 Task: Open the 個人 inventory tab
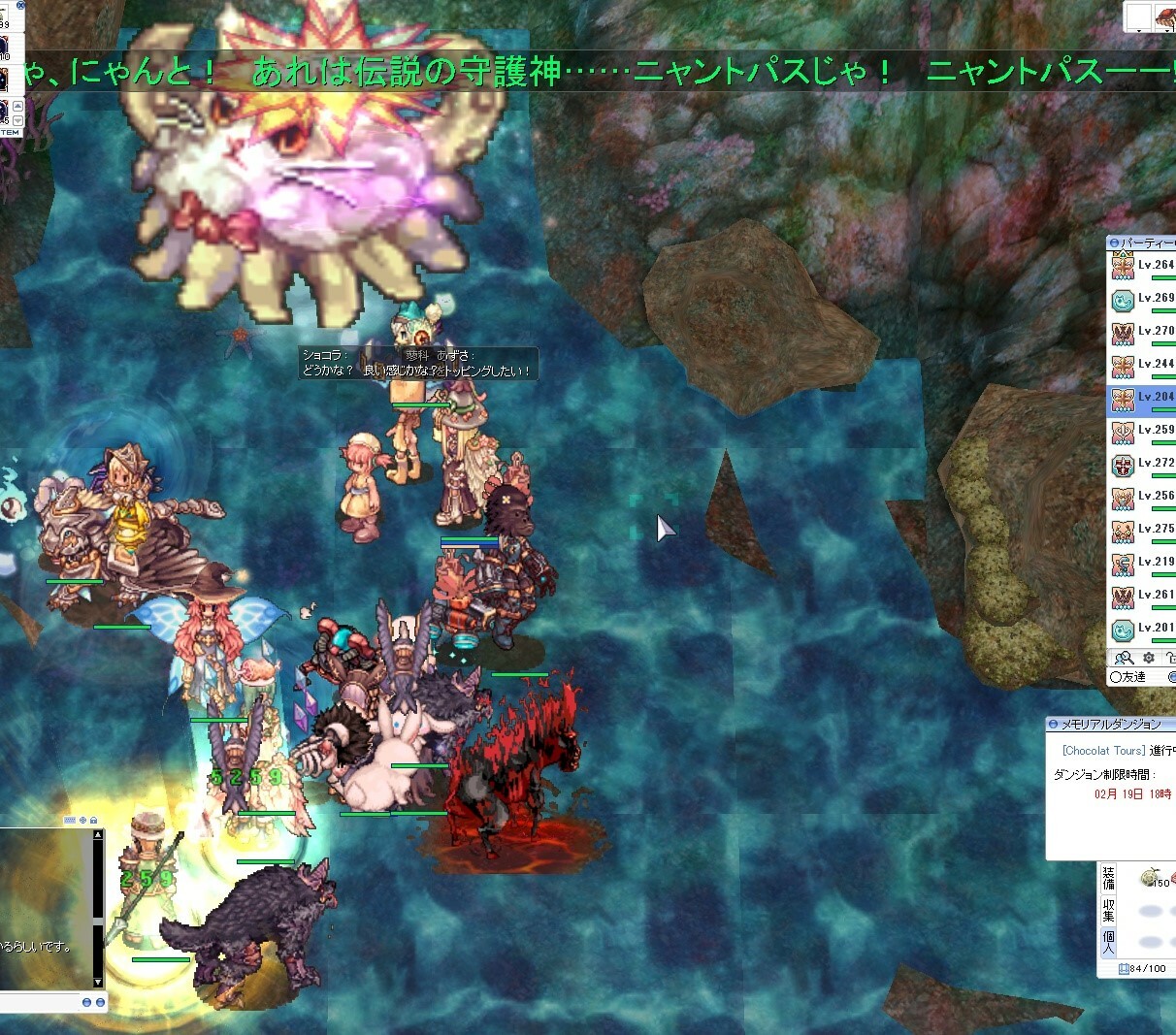point(1108,941)
